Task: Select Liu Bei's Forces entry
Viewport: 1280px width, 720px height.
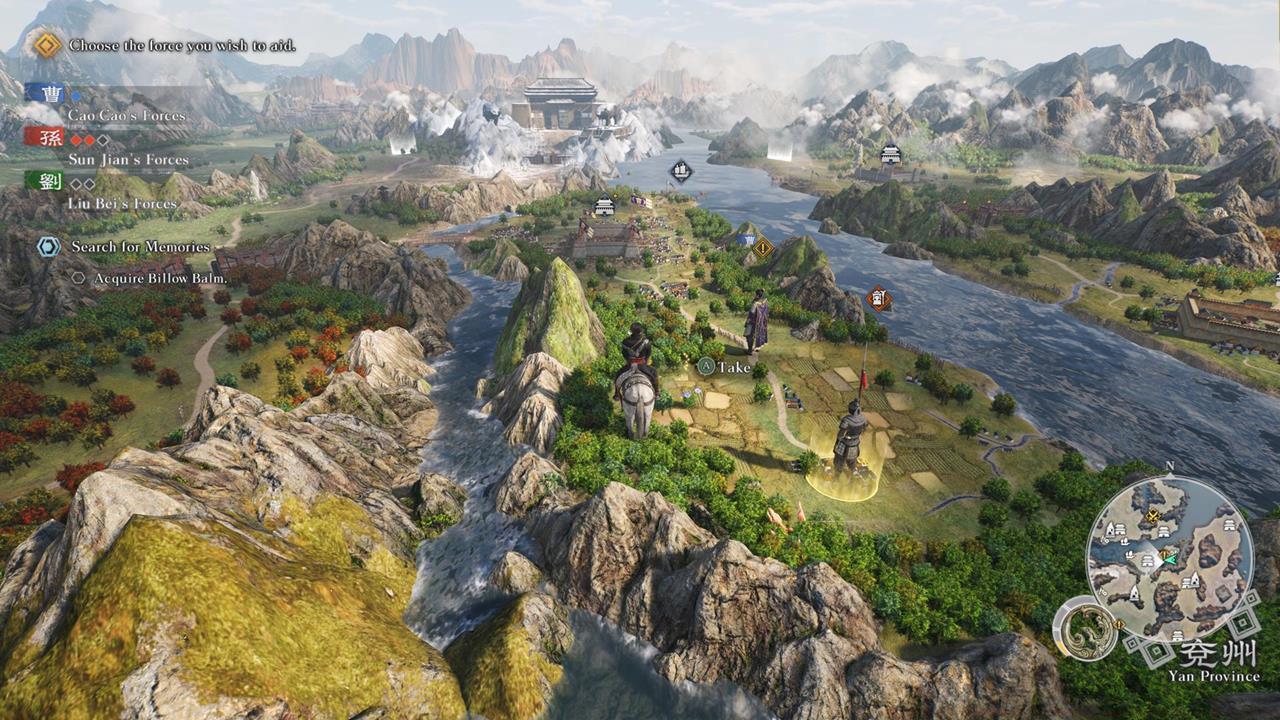Action: pos(122,203)
